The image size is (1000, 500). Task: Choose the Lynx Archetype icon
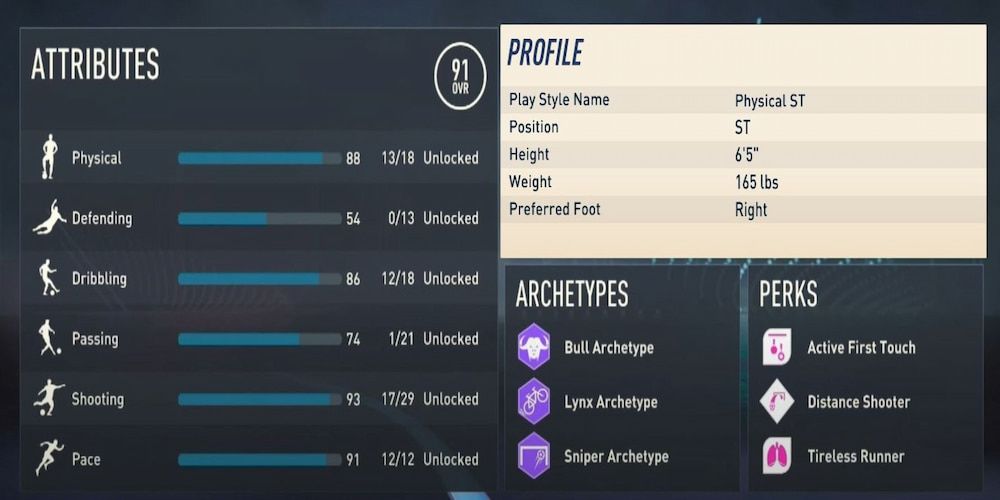[534, 402]
